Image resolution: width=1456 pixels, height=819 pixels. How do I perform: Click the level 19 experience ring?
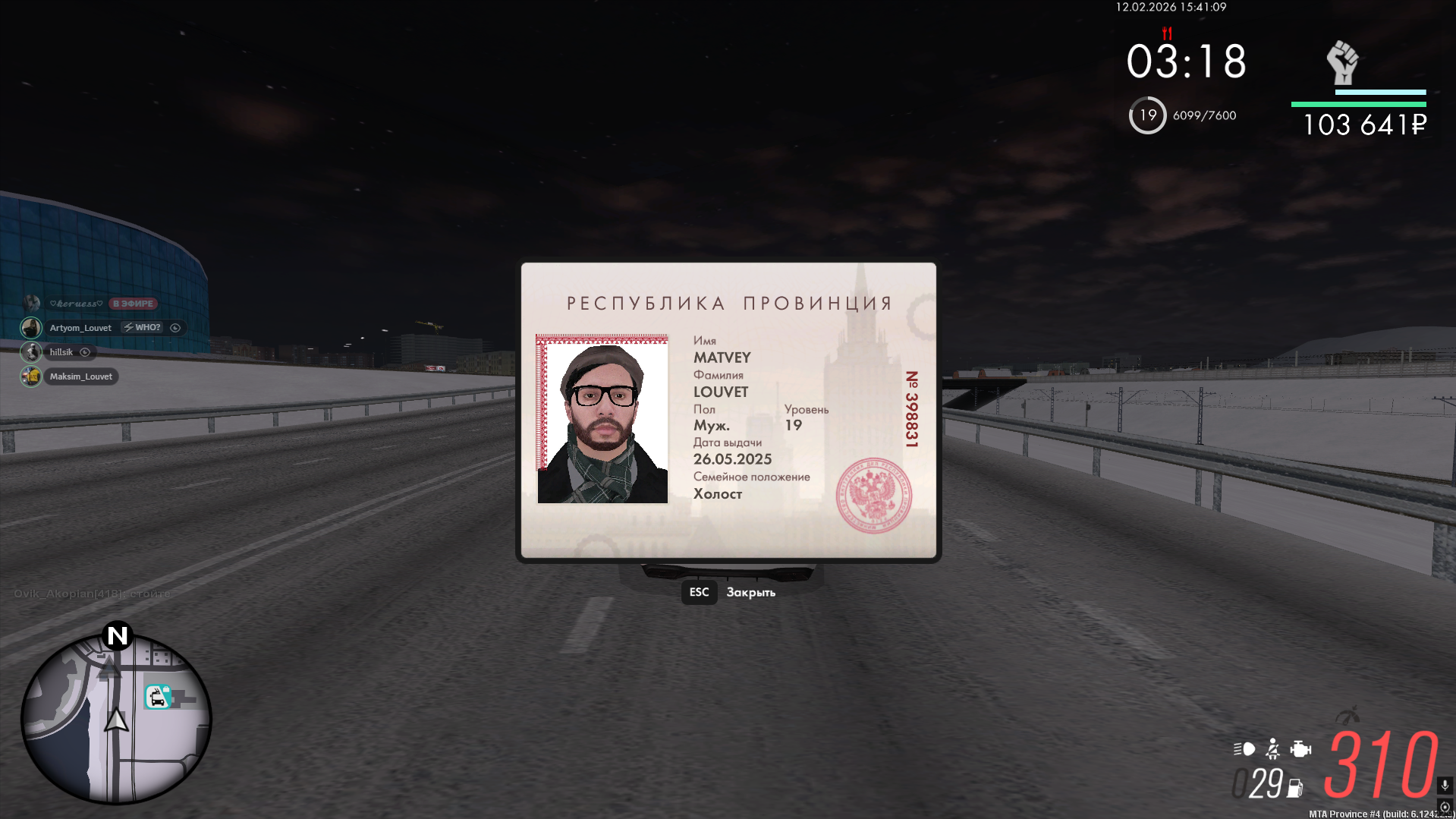[x=1147, y=115]
